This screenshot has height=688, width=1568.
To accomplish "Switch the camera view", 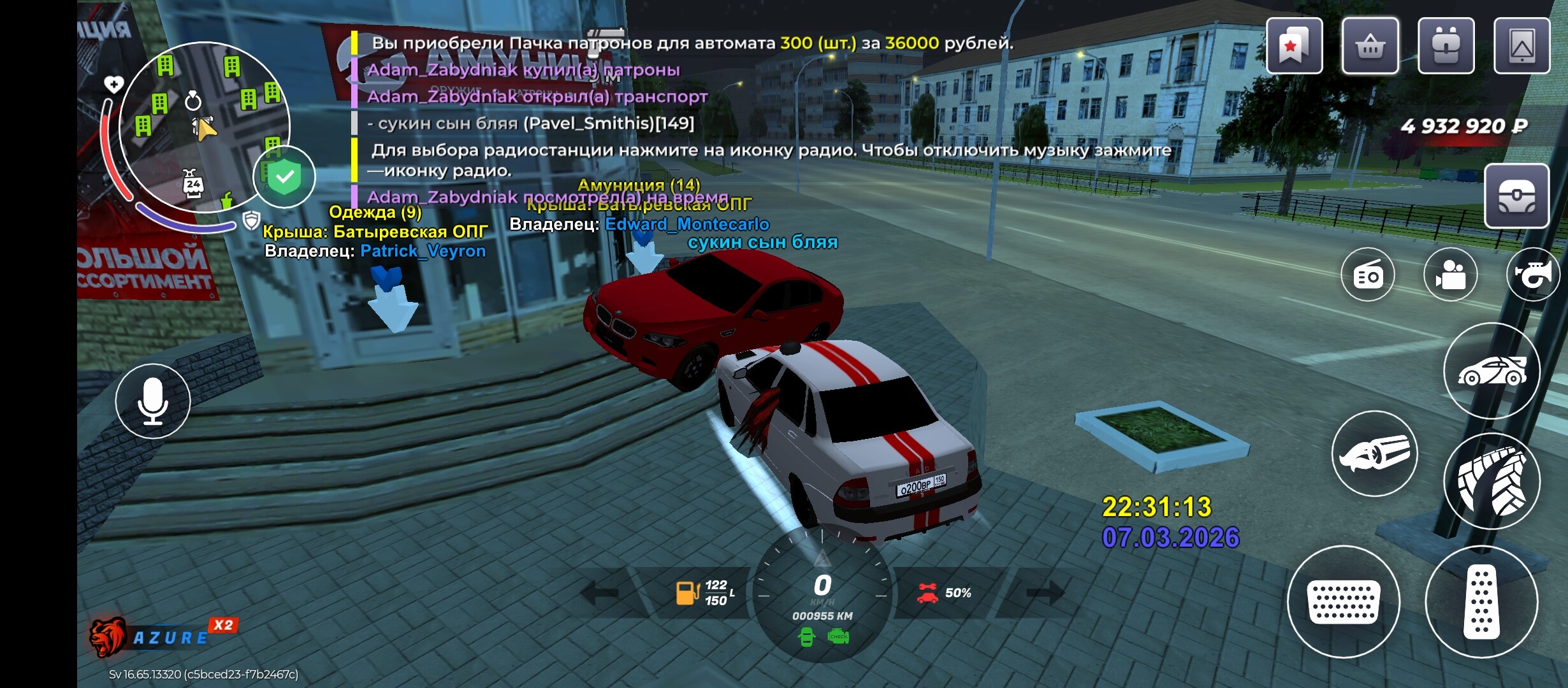I will 1450,275.
